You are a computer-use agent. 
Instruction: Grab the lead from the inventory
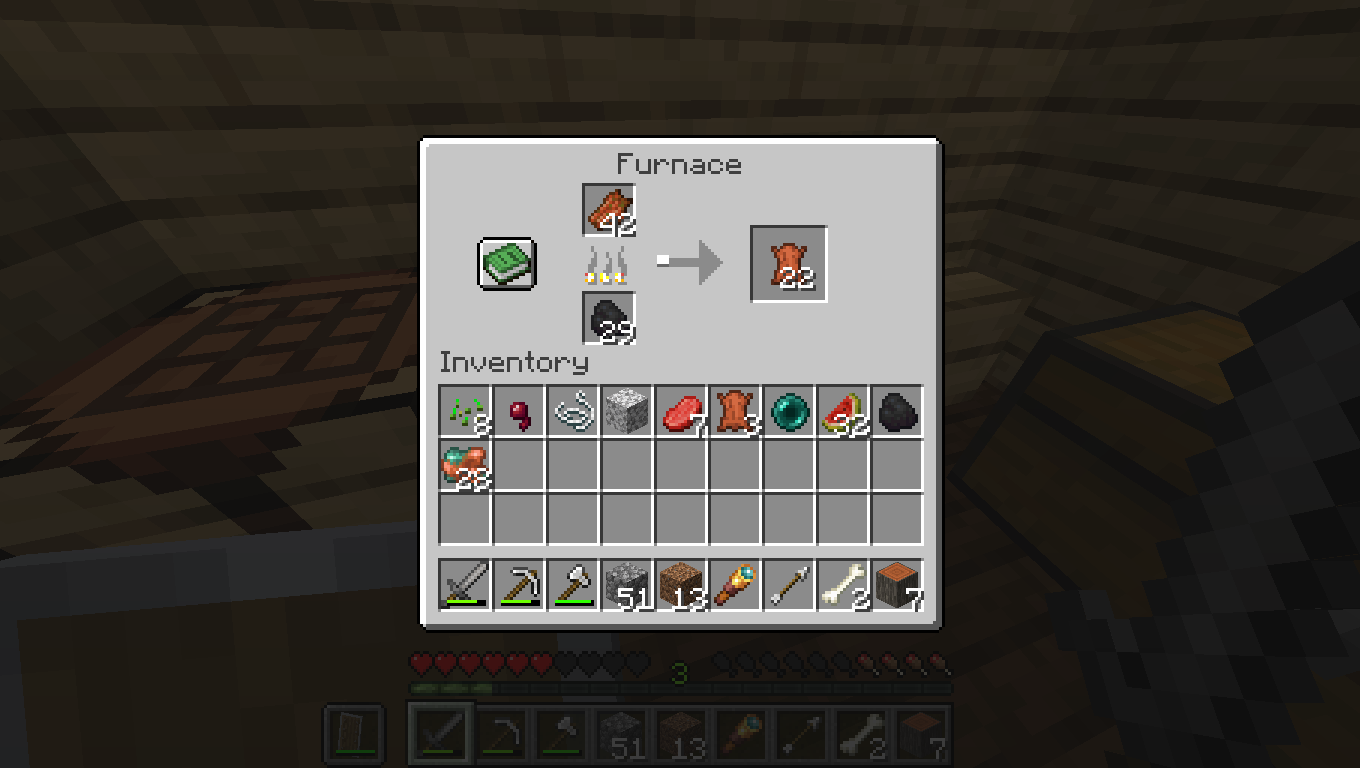pyautogui.click(x=572, y=411)
